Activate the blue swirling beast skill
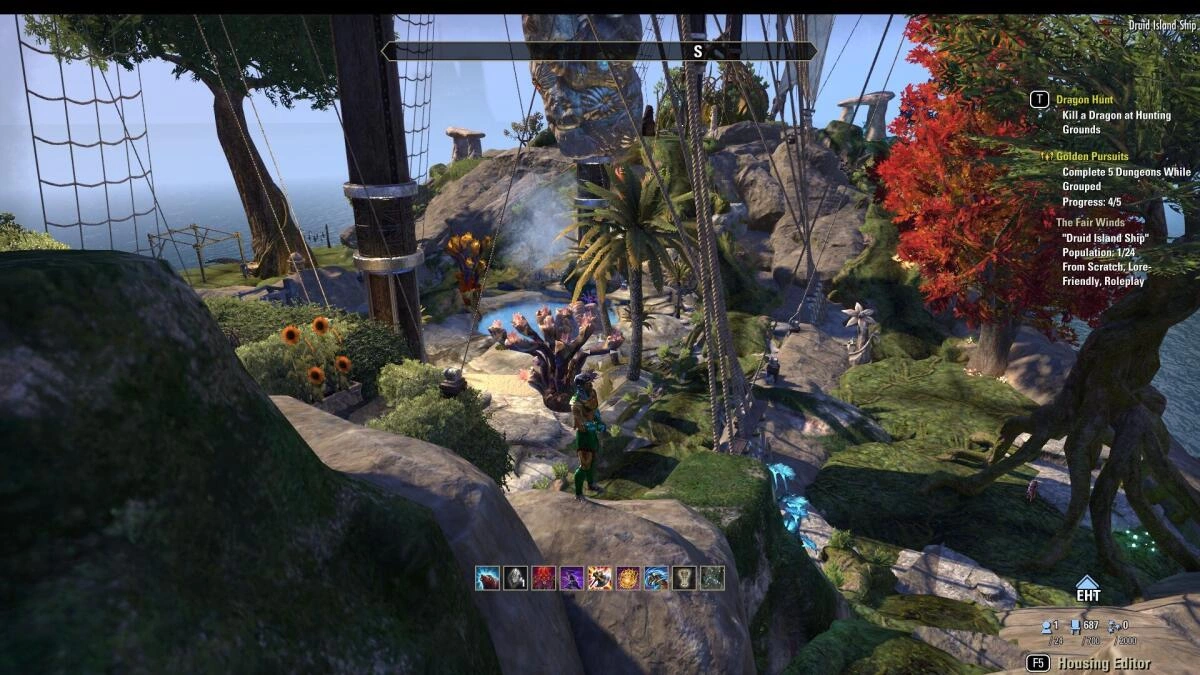 coord(656,577)
